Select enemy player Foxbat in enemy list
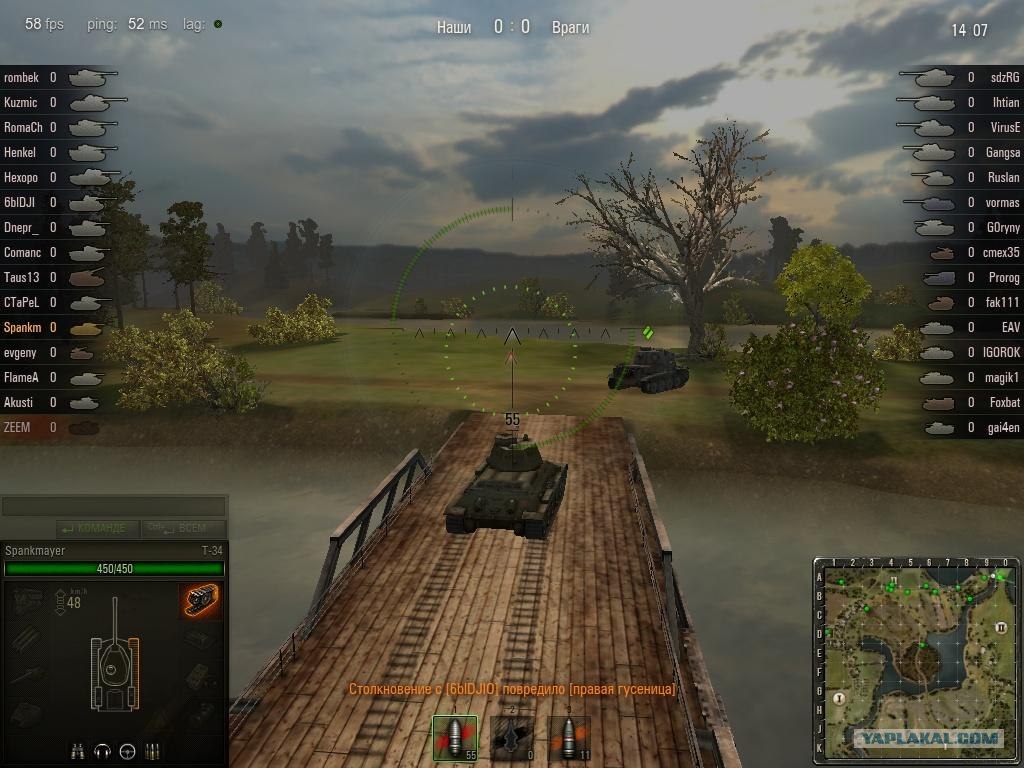This screenshot has width=1024, height=768. pos(1004,402)
